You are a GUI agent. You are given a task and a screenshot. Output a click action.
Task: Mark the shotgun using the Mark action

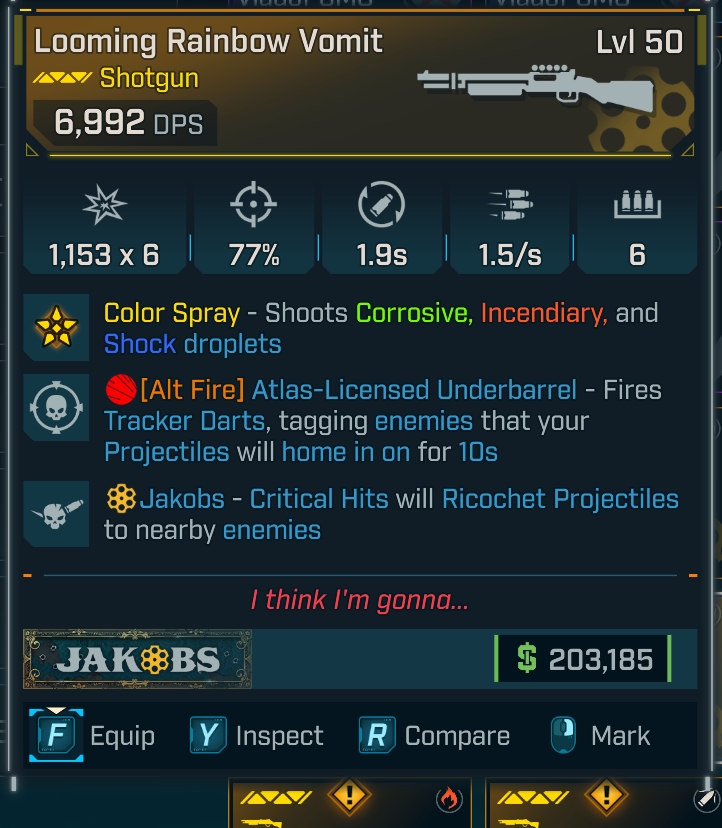pos(600,736)
